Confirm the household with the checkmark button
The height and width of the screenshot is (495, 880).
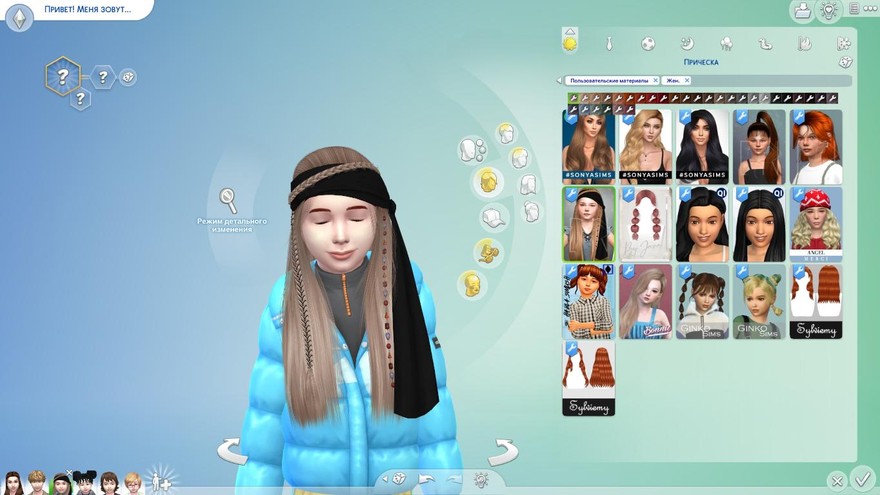(862, 479)
